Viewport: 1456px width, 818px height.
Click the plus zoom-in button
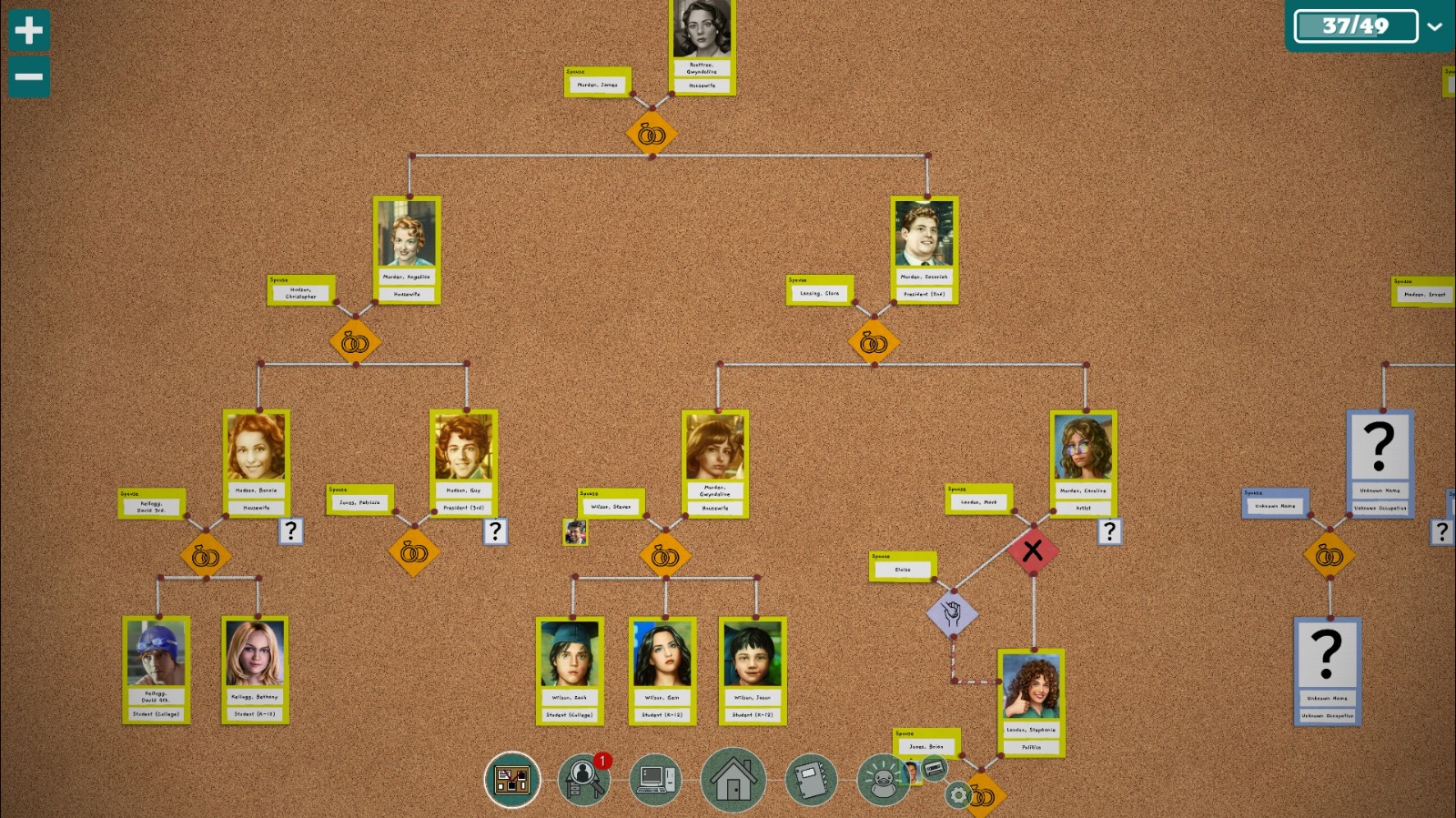tap(28, 30)
